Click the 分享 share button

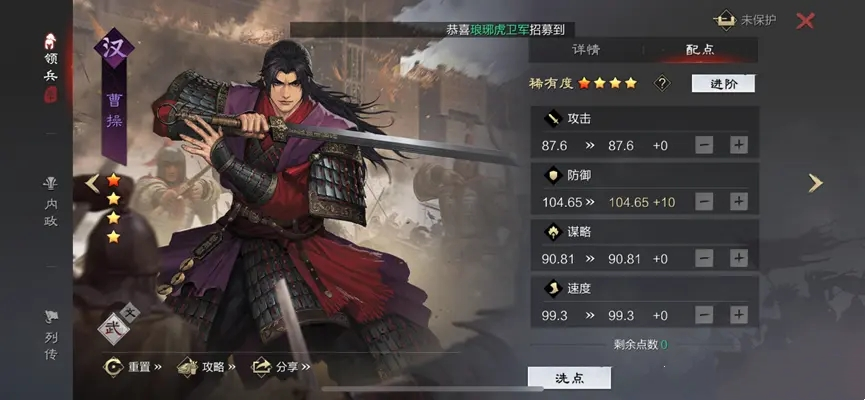[x=282, y=367]
